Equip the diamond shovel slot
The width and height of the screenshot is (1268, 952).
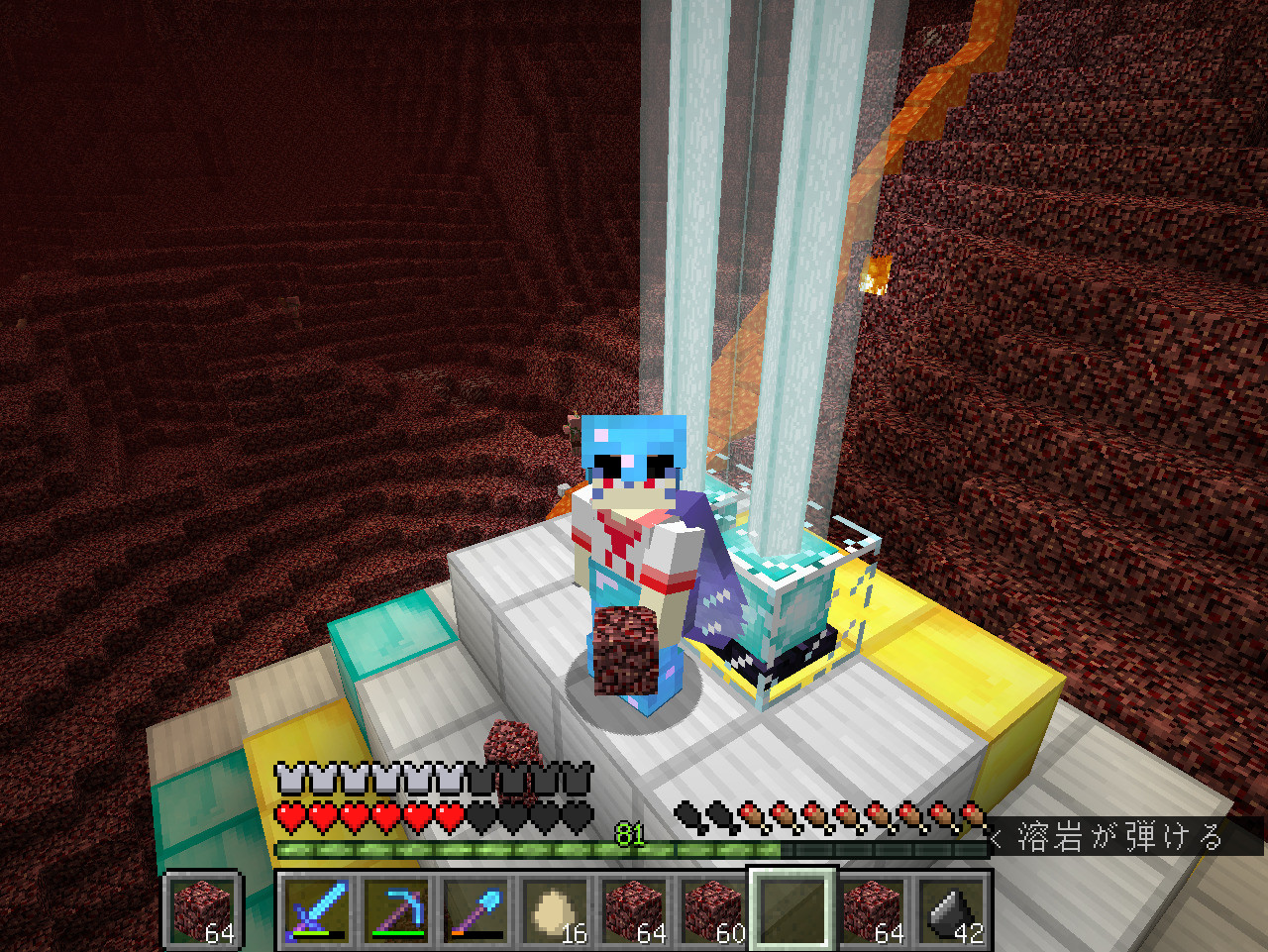pos(475,909)
